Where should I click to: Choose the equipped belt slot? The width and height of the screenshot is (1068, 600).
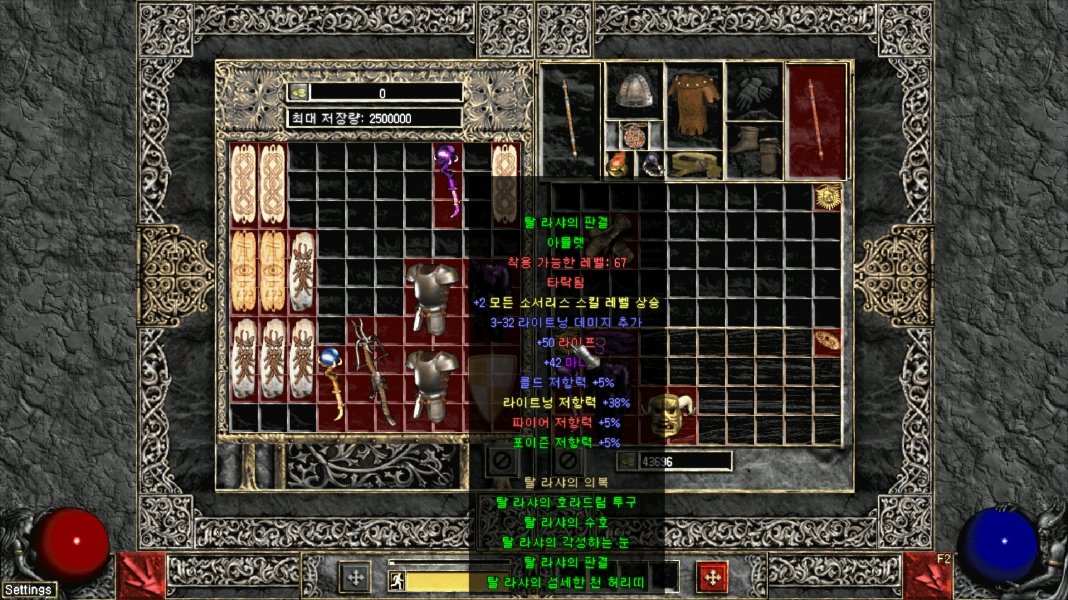[694, 164]
